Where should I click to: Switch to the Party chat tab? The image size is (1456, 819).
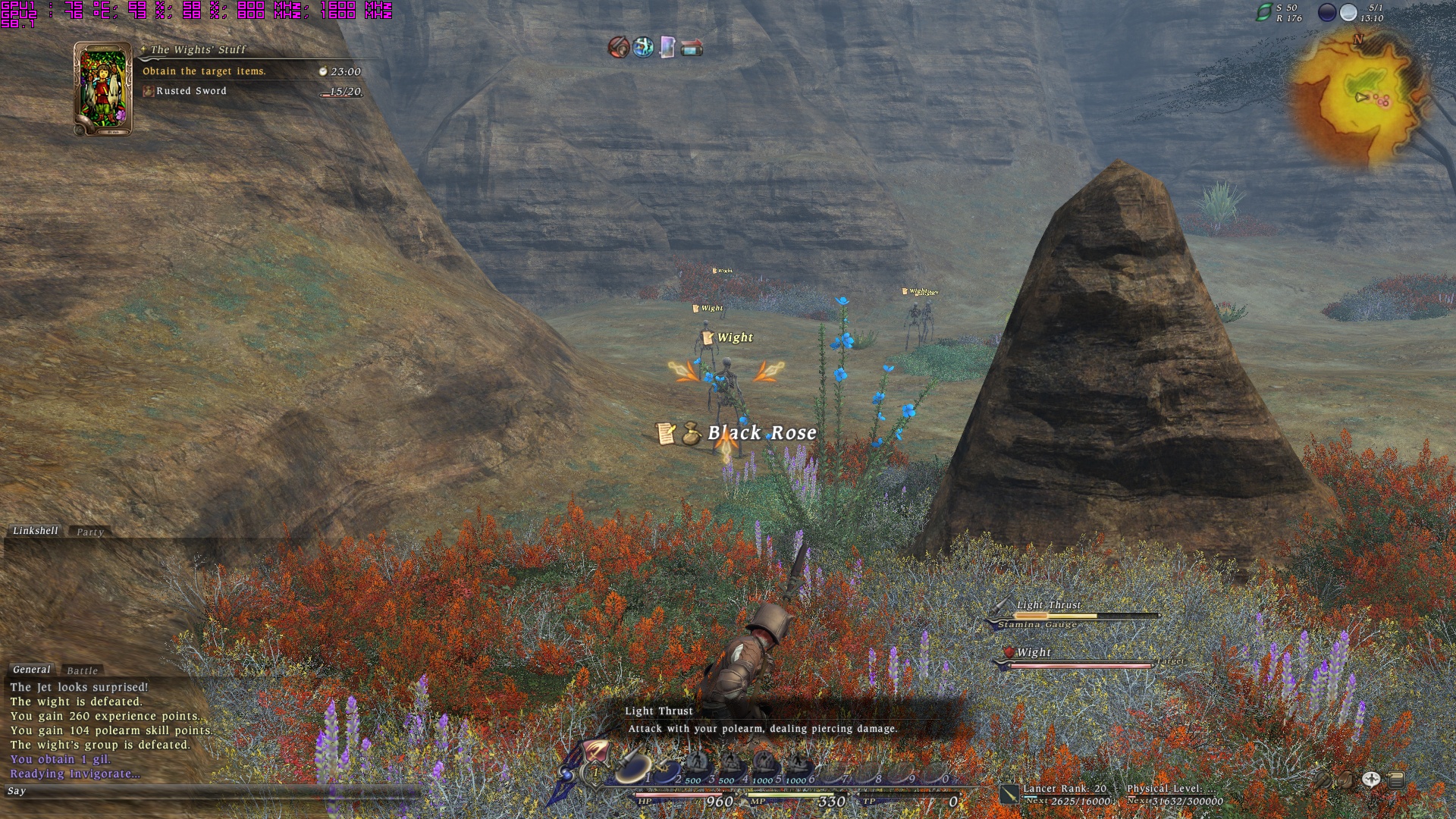89,532
